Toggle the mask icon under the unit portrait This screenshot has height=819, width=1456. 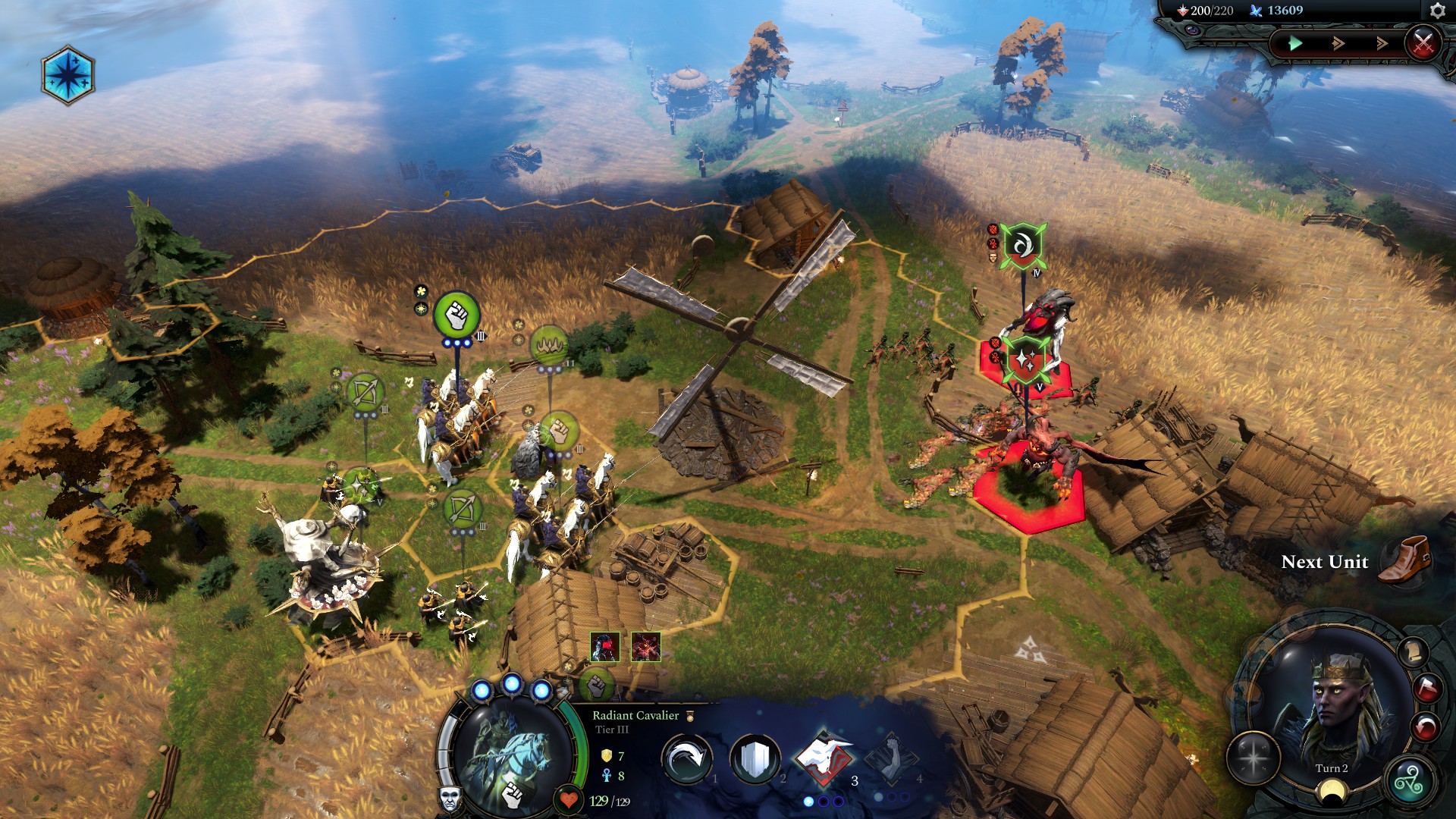(450, 799)
